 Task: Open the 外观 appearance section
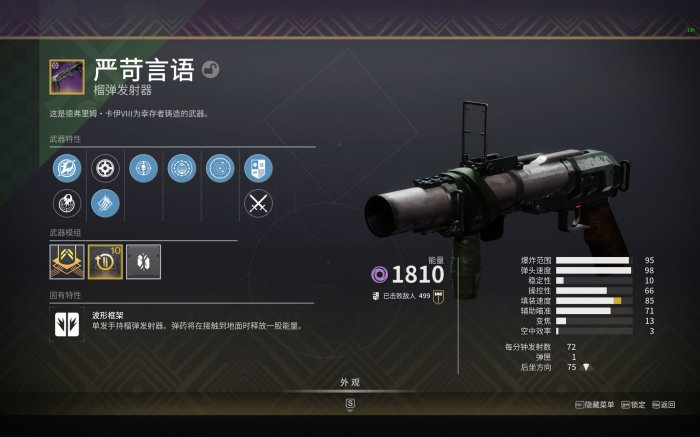point(350,381)
